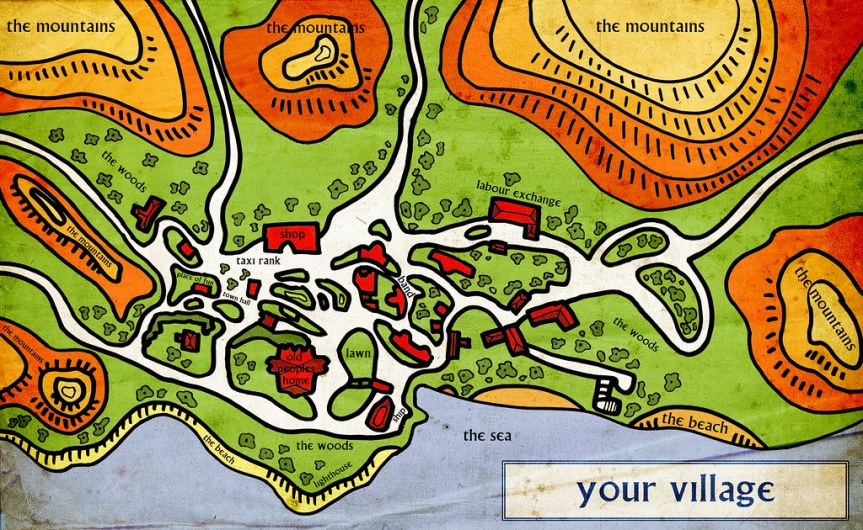Go to the lighthouse
Image resolution: width=863 pixels, height=530 pixels.
pyautogui.click(x=335, y=480)
